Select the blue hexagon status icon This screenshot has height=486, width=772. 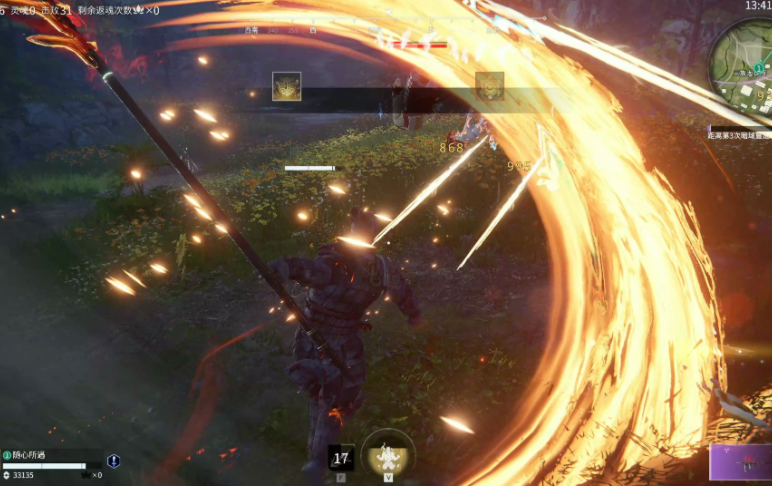coord(113,461)
